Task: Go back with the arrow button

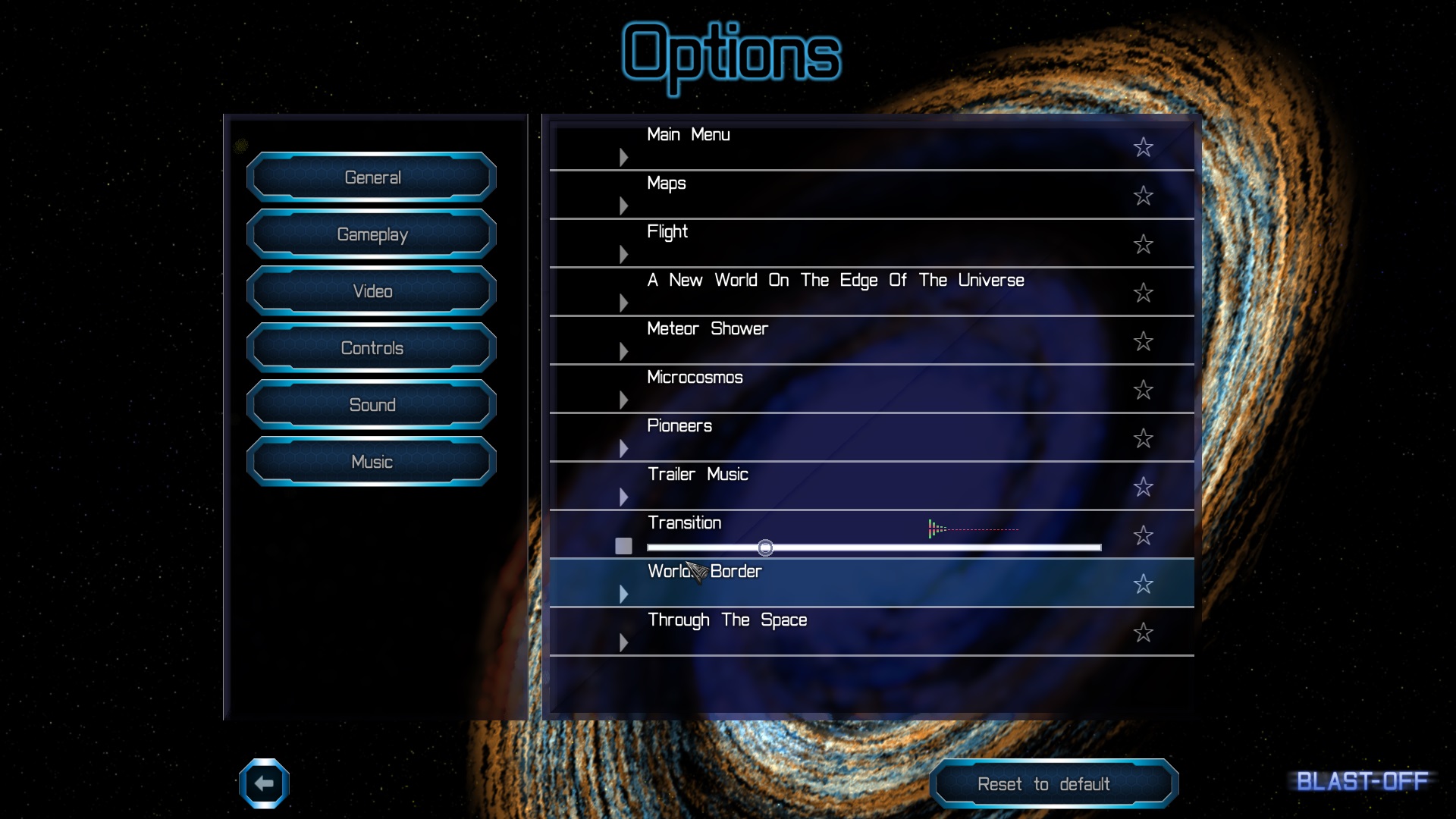Action: point(264,783)
